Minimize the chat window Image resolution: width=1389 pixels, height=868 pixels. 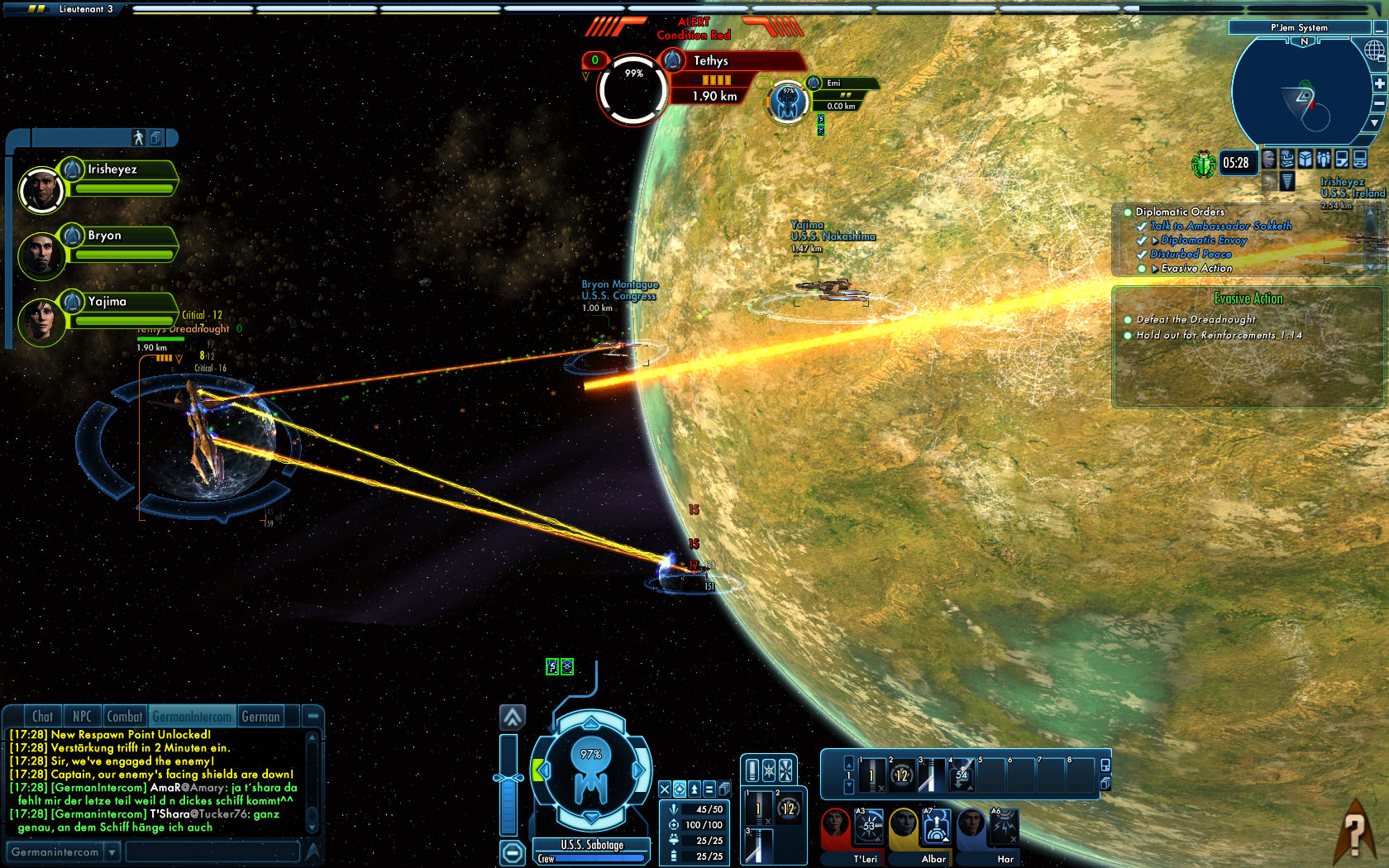[313, 716]
